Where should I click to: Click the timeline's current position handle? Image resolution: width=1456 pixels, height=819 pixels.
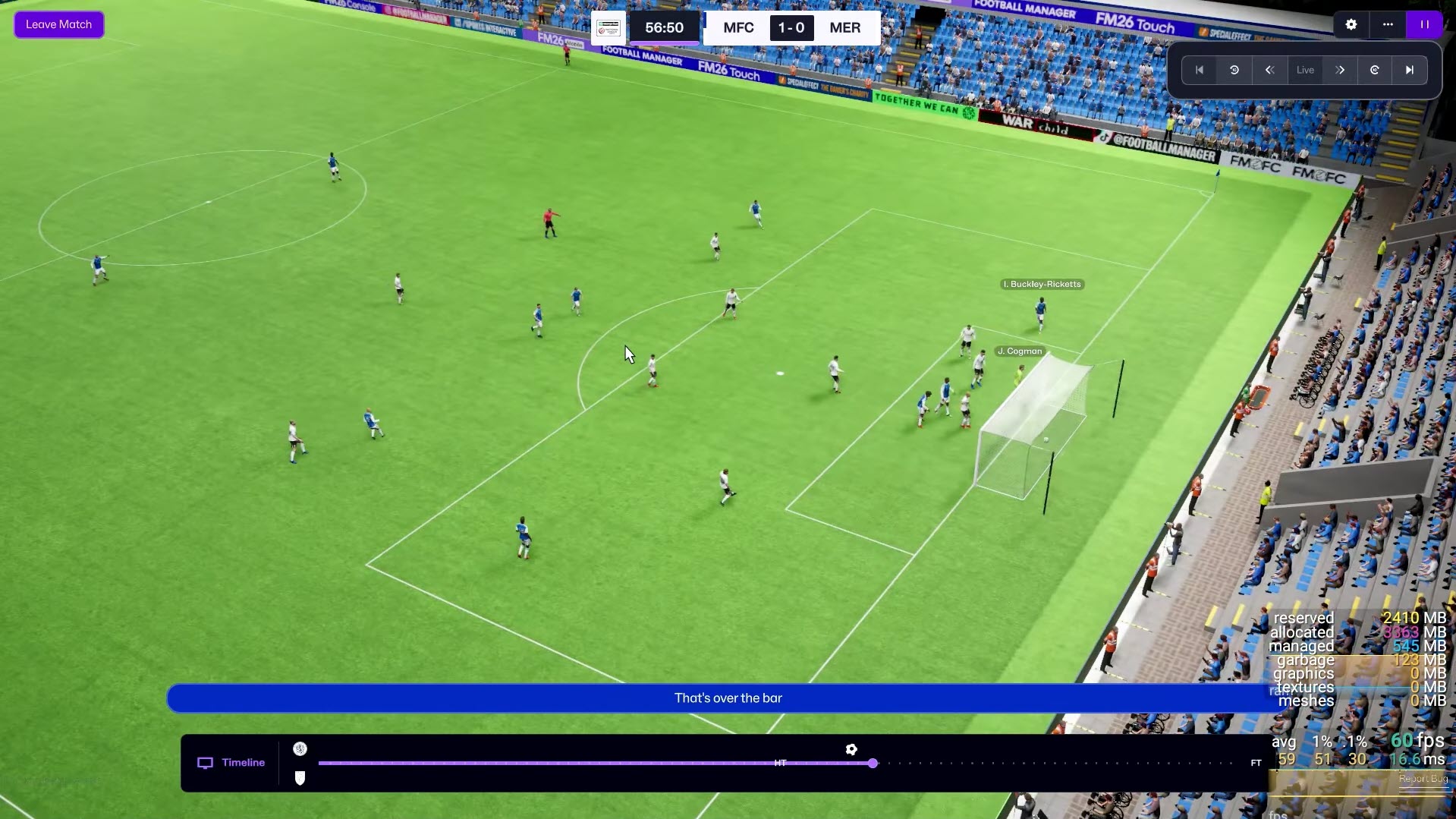(x=873, y=763)
